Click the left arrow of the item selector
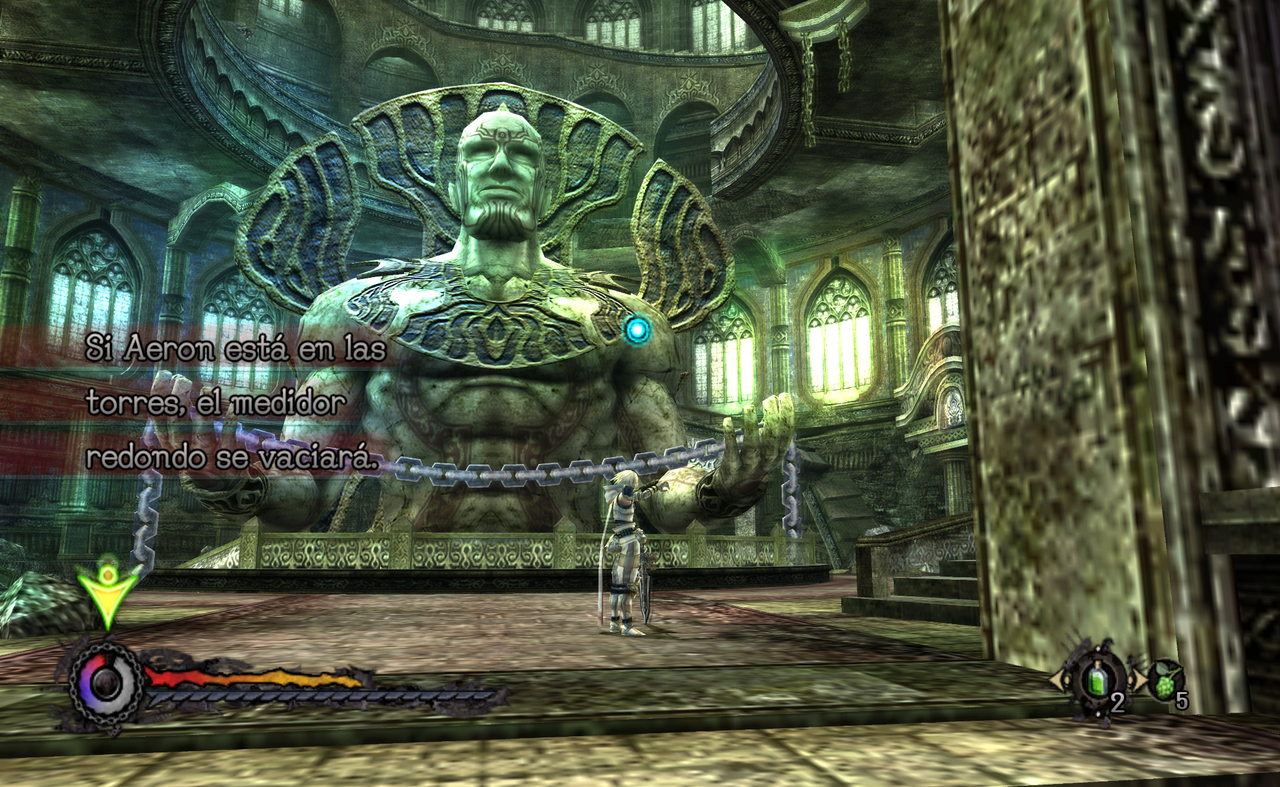1280x787 pixels. tap(1055, 680)
